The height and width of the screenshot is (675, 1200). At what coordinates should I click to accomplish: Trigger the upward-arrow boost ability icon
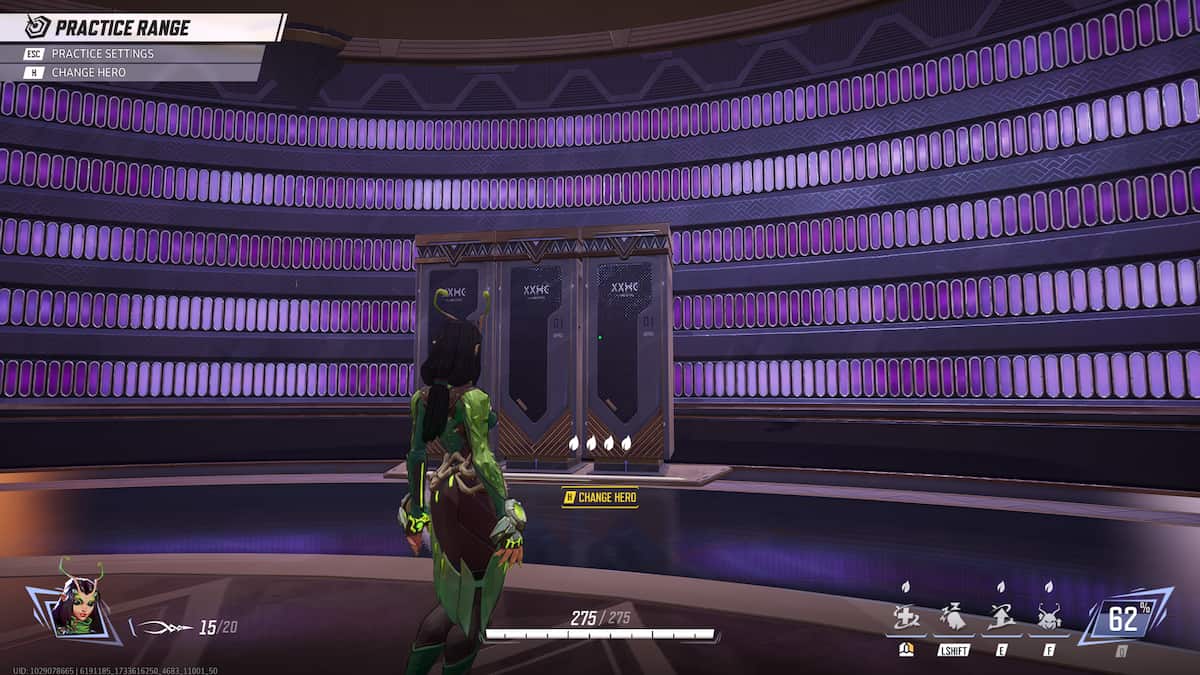click(x=1001, y=618)
